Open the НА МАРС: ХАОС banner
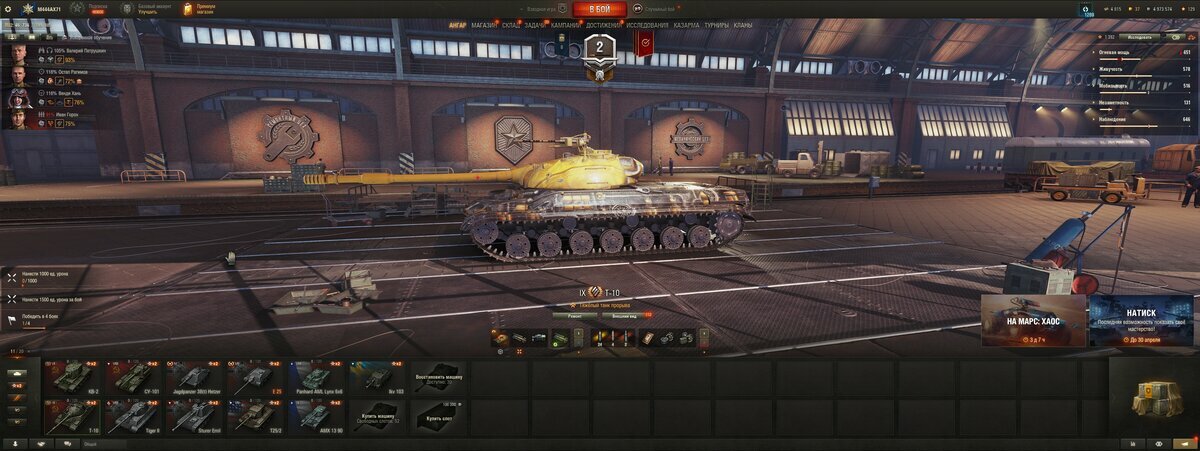This screenshot has height=451, width=1200. tap(1032, 320)
